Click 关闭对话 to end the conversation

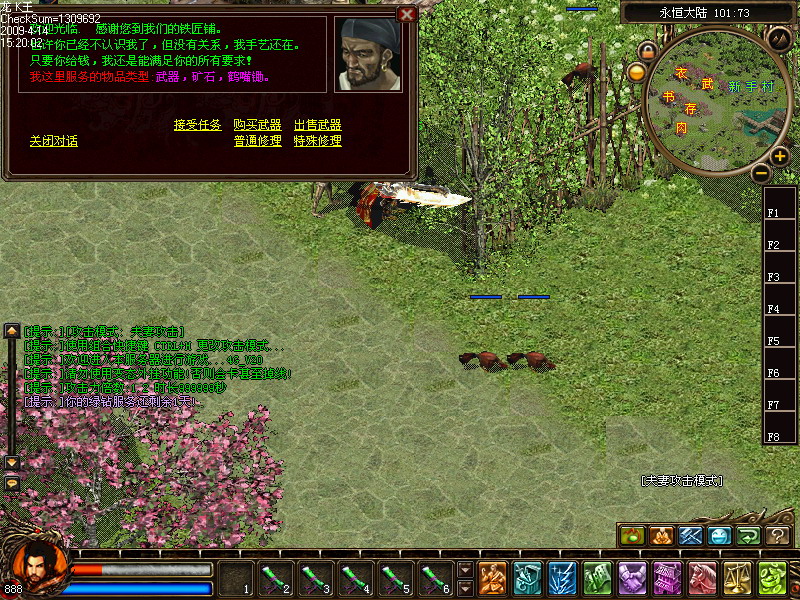[54, 141]
